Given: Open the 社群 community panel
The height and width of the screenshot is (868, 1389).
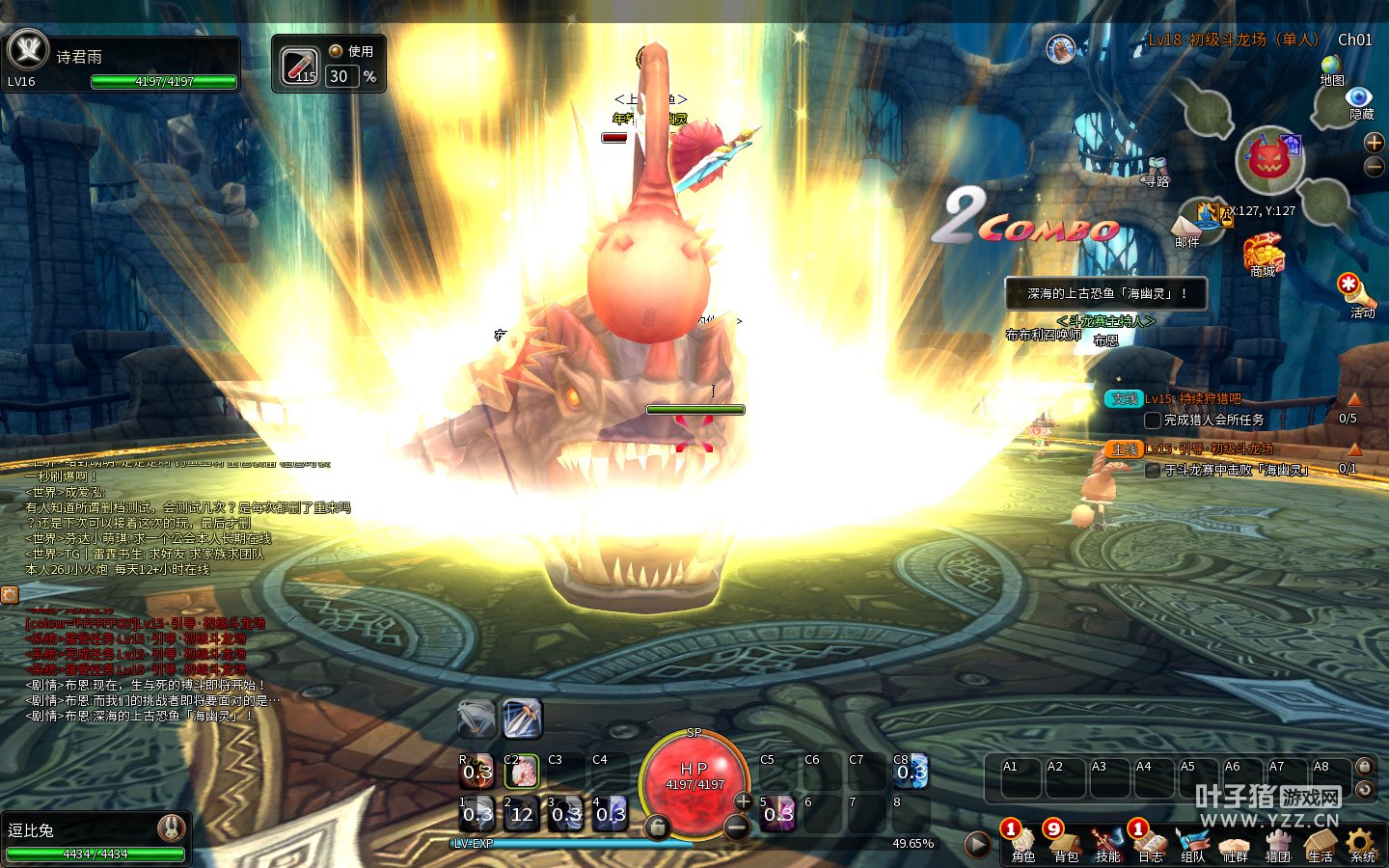Looking at the screenshot, I should pos(1236,843).
